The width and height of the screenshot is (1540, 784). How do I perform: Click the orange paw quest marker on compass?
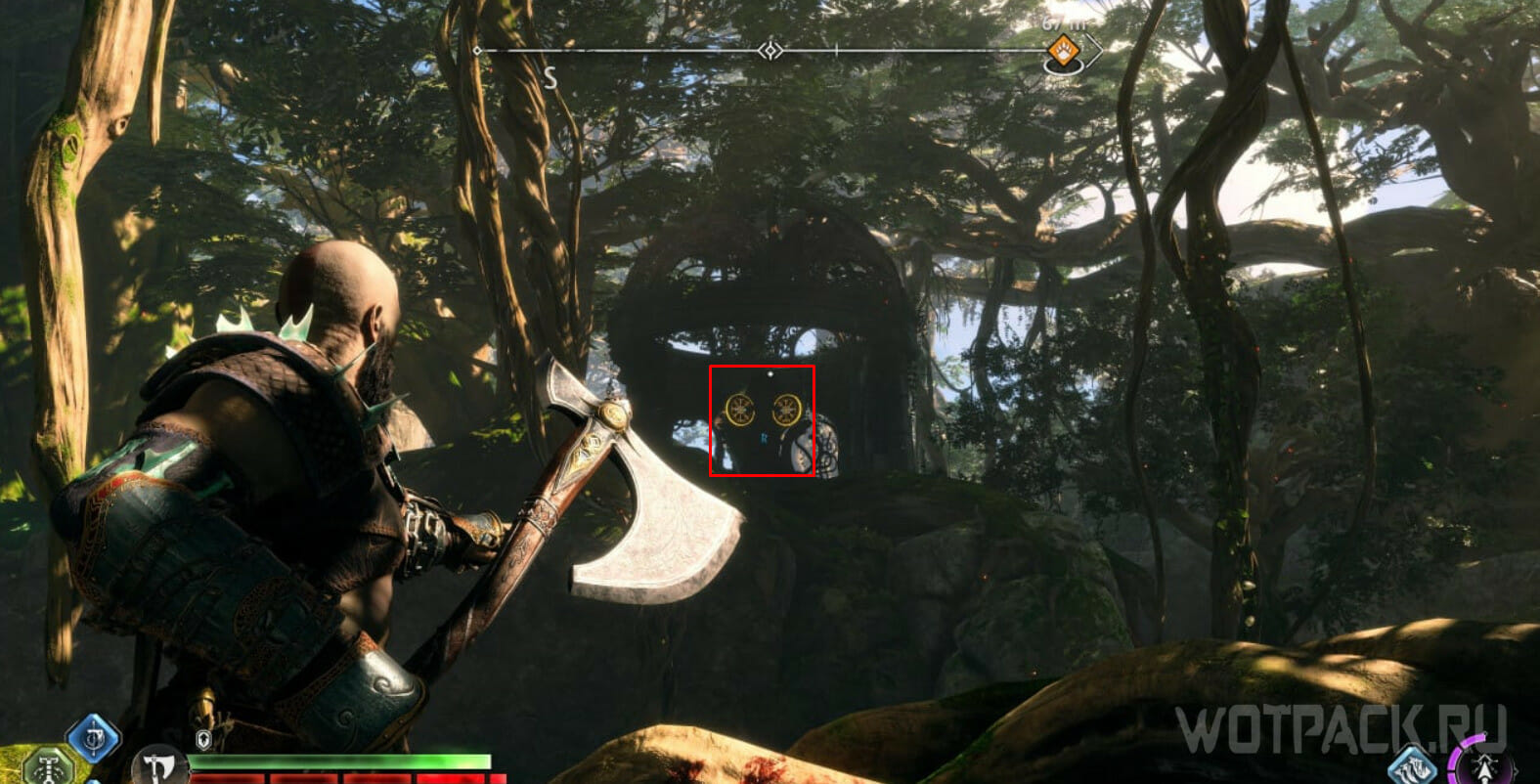(x=1063, y=49)
